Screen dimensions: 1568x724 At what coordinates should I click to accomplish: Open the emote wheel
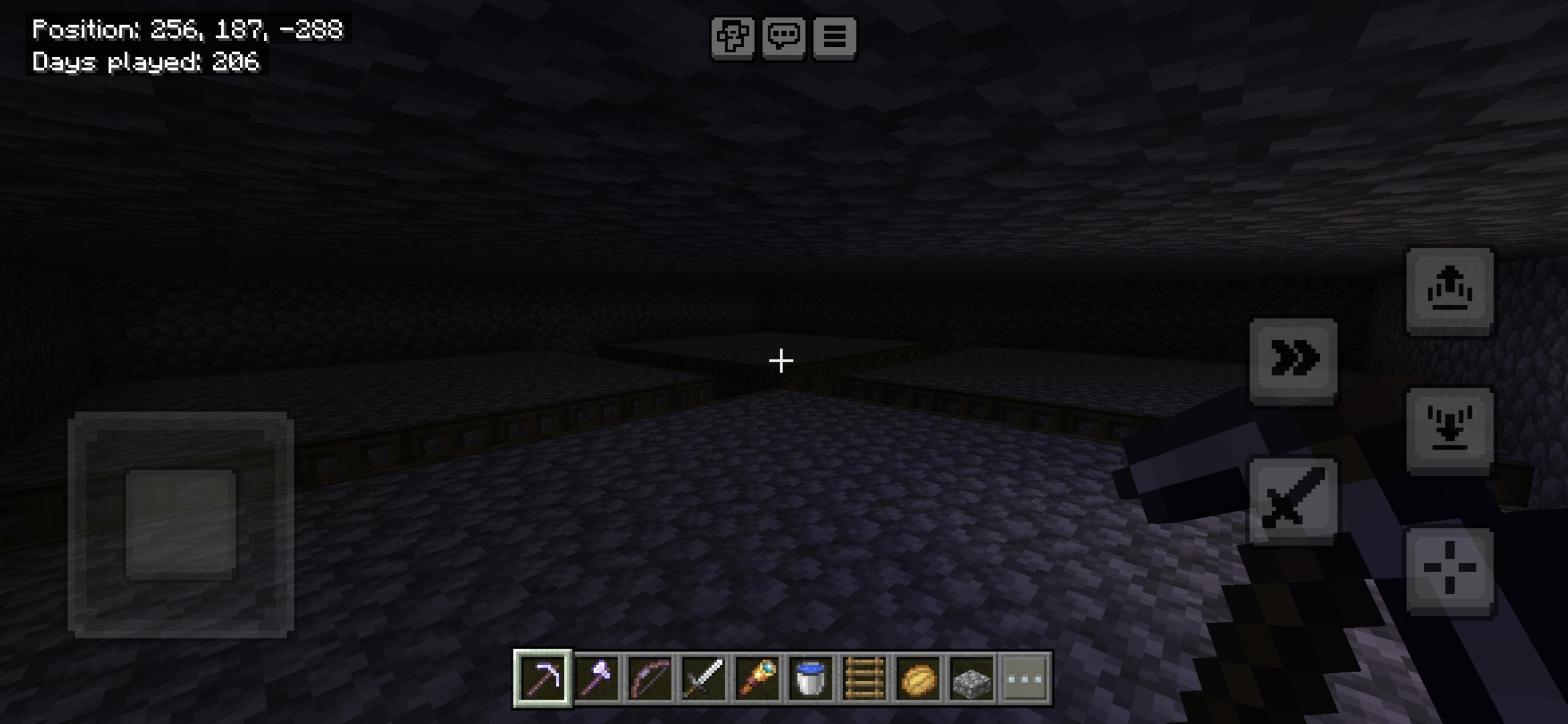pyautogui.click(x=733, y=38)
